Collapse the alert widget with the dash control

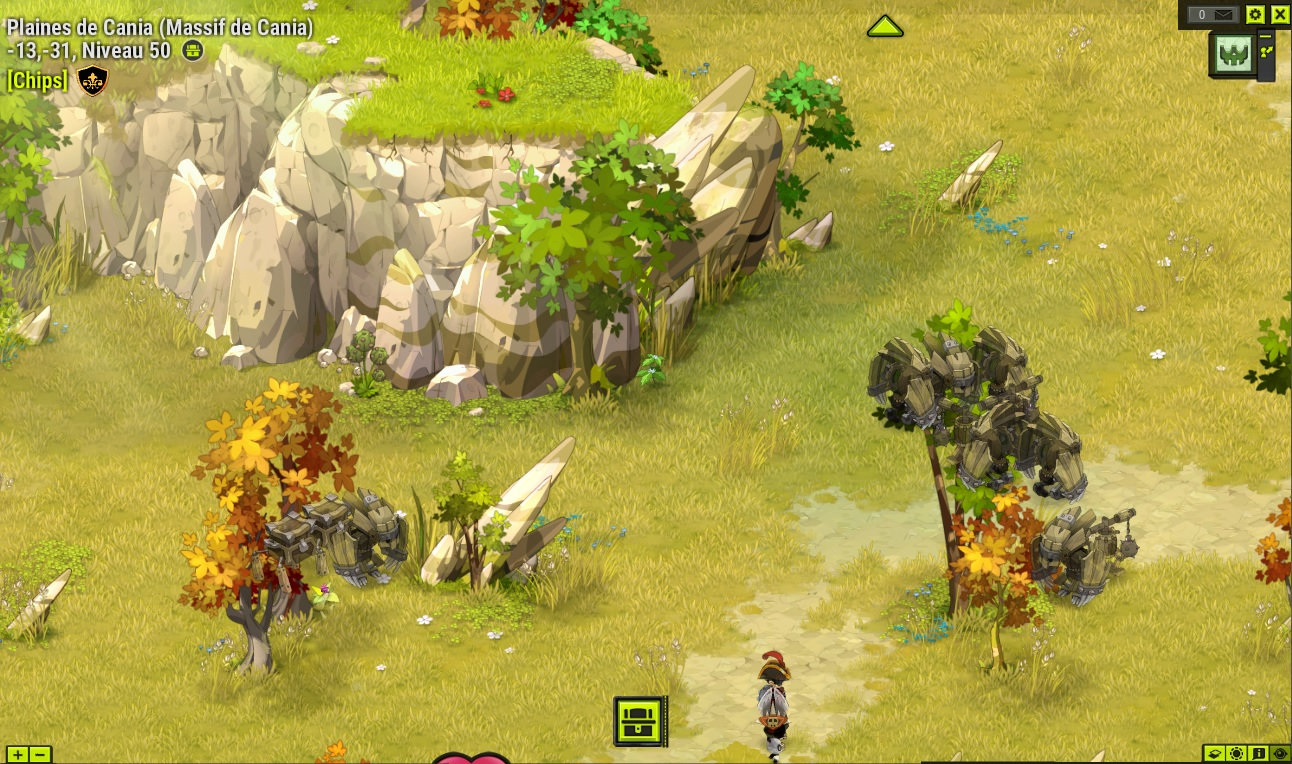click(x=1264, y=35)
